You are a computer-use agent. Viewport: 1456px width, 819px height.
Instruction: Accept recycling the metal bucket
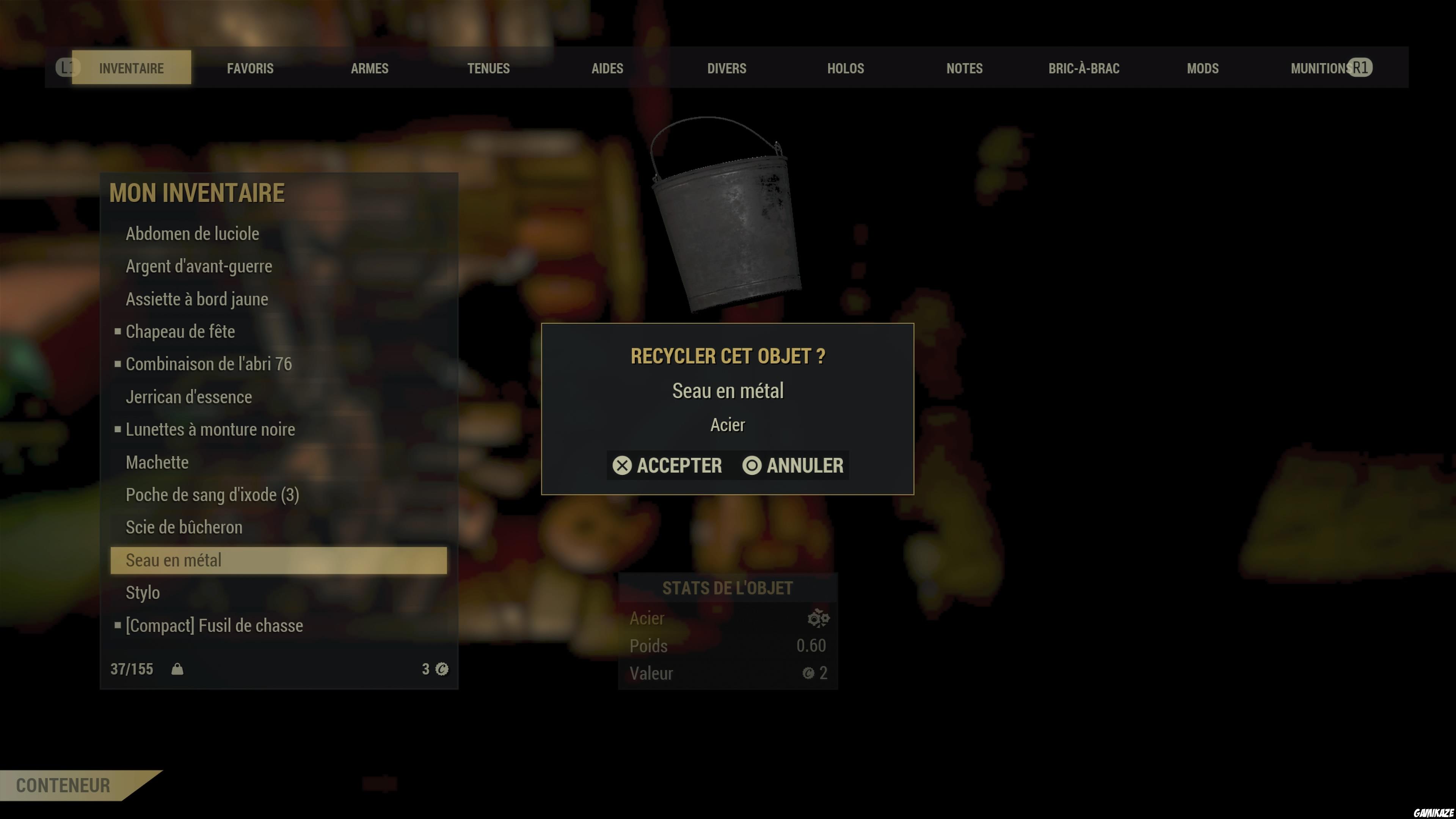coord(667,465)
